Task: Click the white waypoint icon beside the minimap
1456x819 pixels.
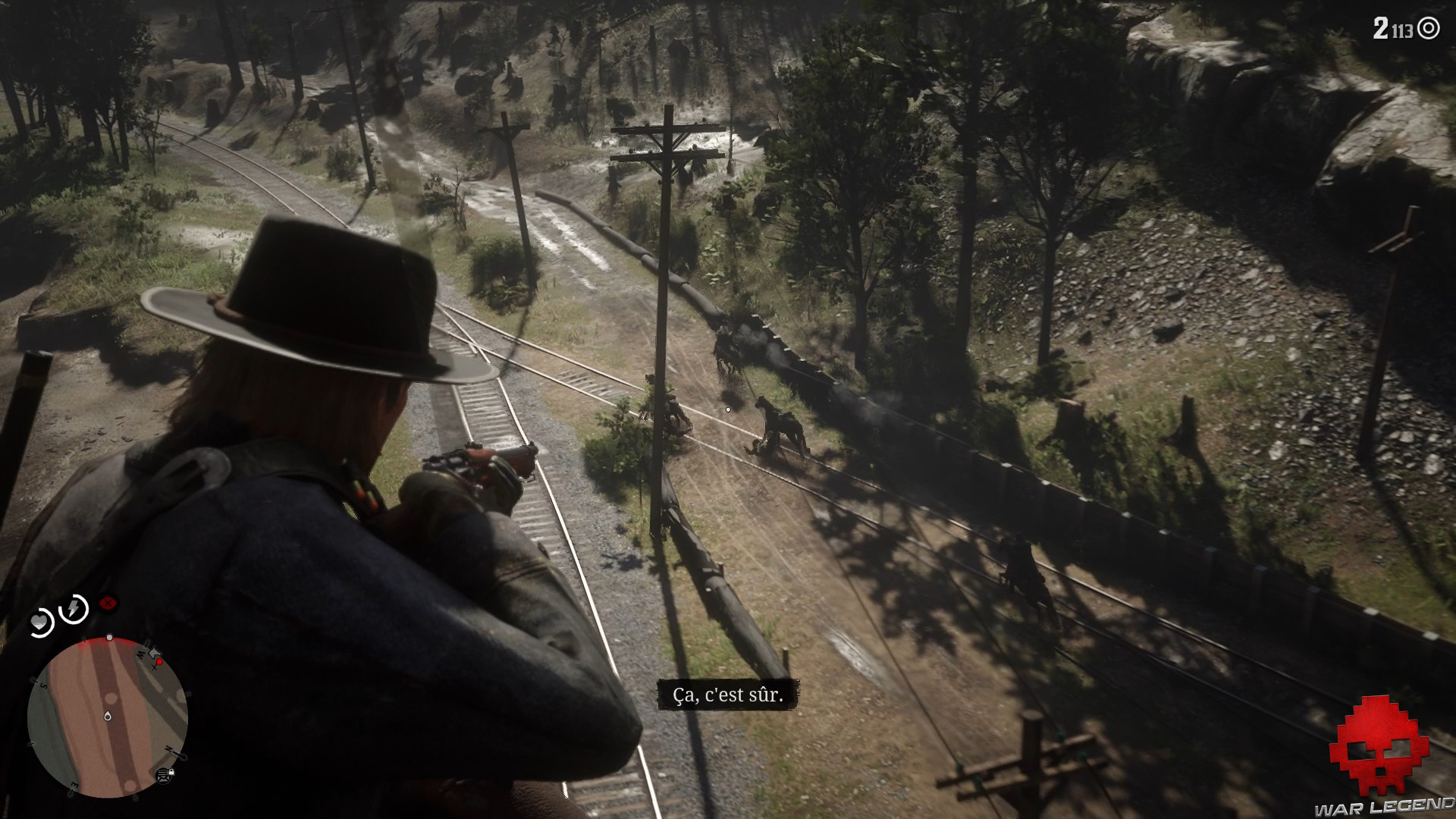Action: [x=153, y=654]
